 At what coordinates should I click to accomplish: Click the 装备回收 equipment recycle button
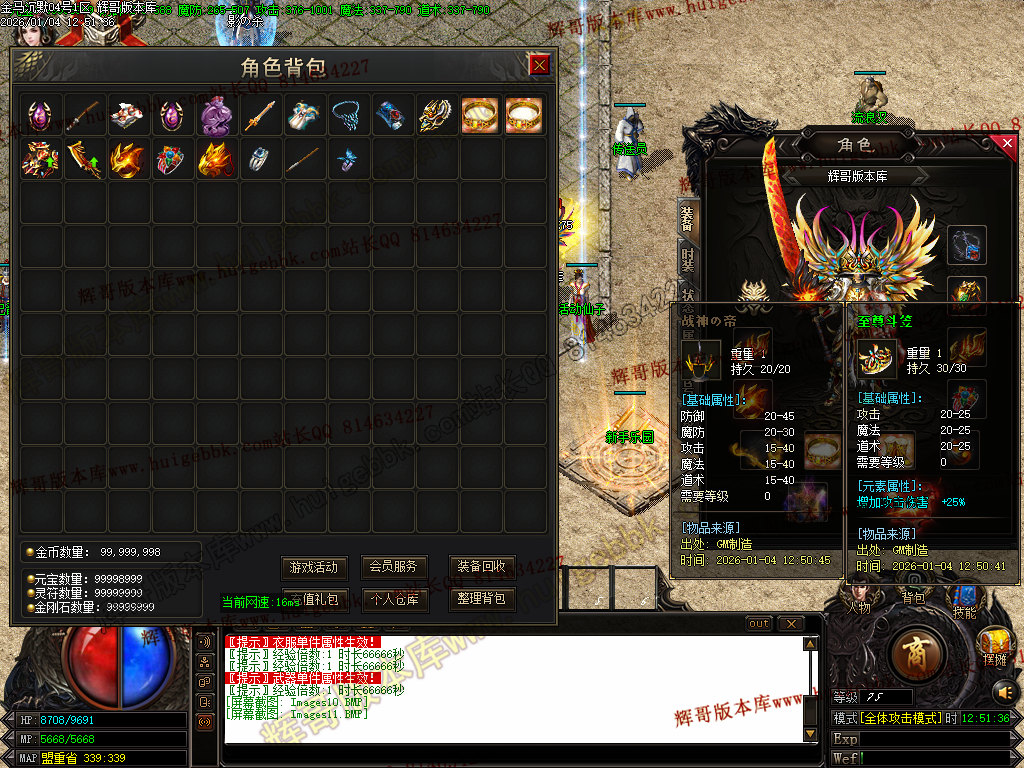click(x=481, y=567)
